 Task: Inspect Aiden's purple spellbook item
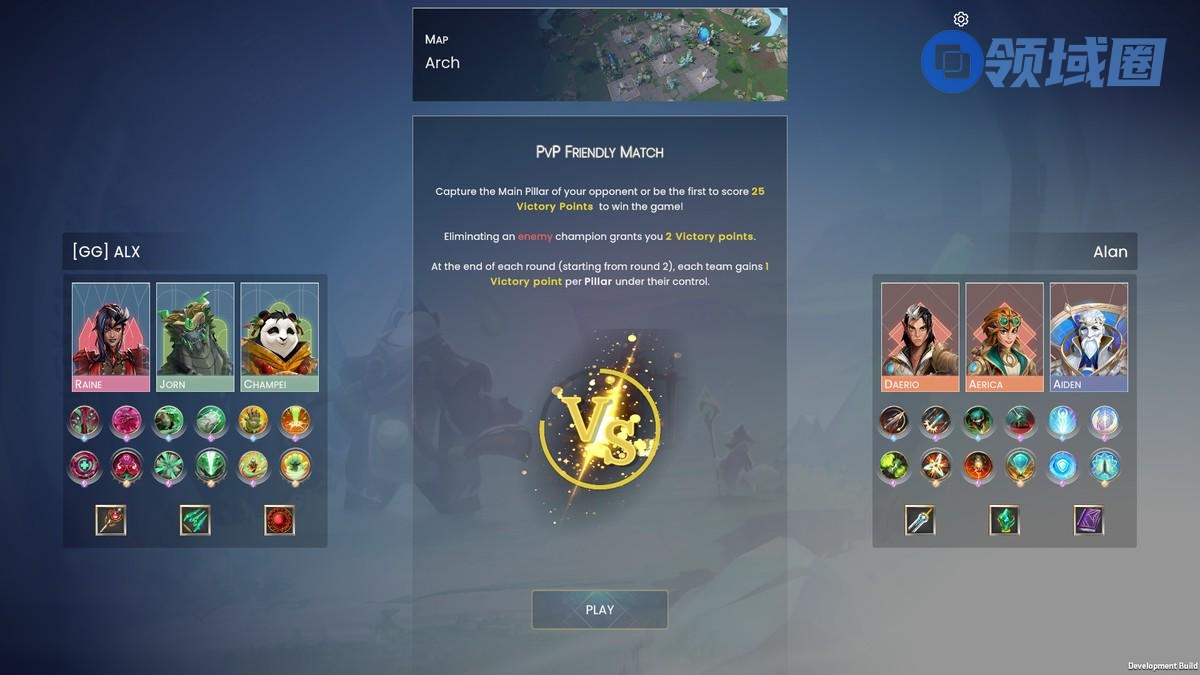pyautogui.click(x=1089, y=520)
